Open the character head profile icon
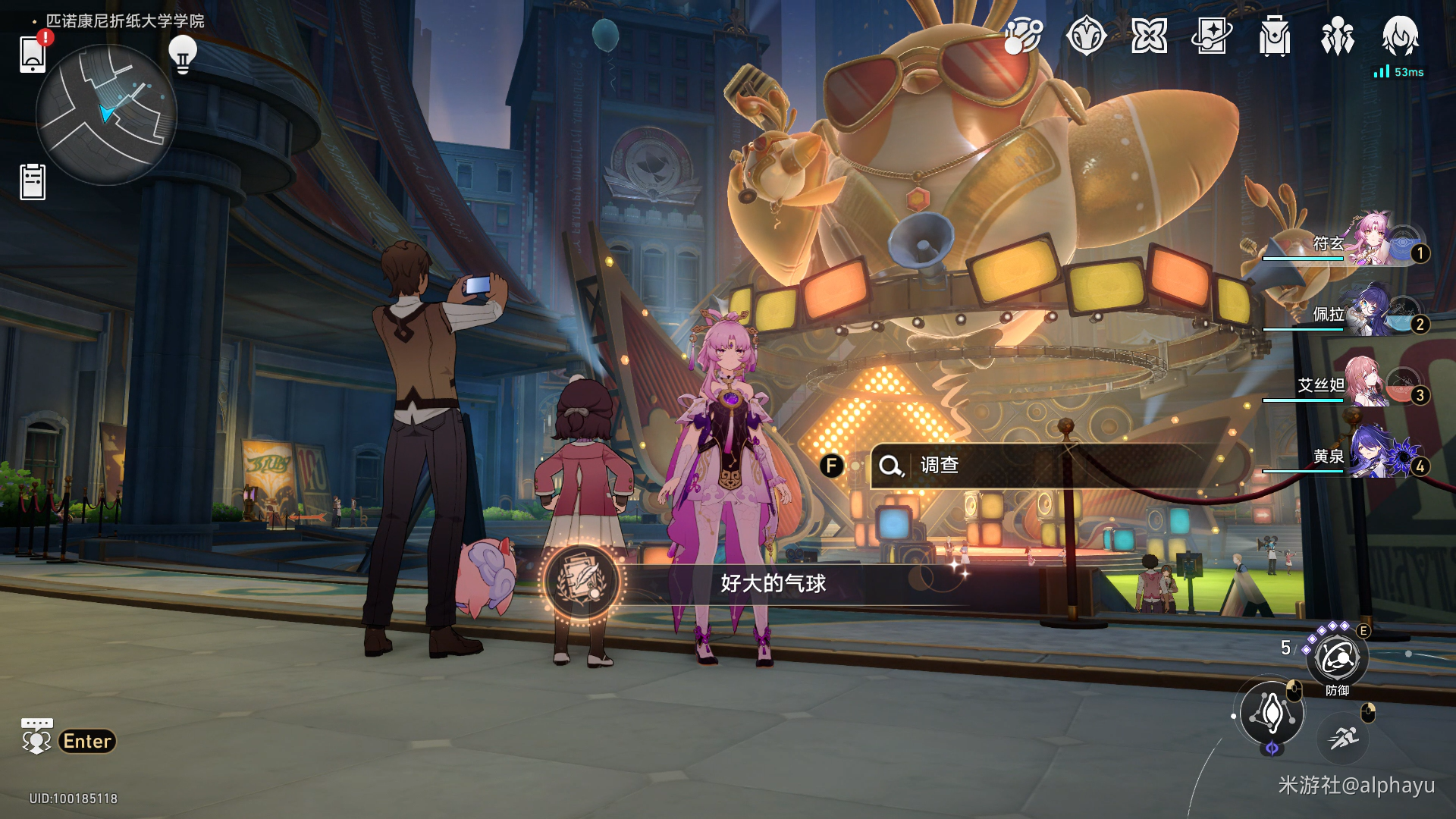The image size is (1456, 819). 1400,36
